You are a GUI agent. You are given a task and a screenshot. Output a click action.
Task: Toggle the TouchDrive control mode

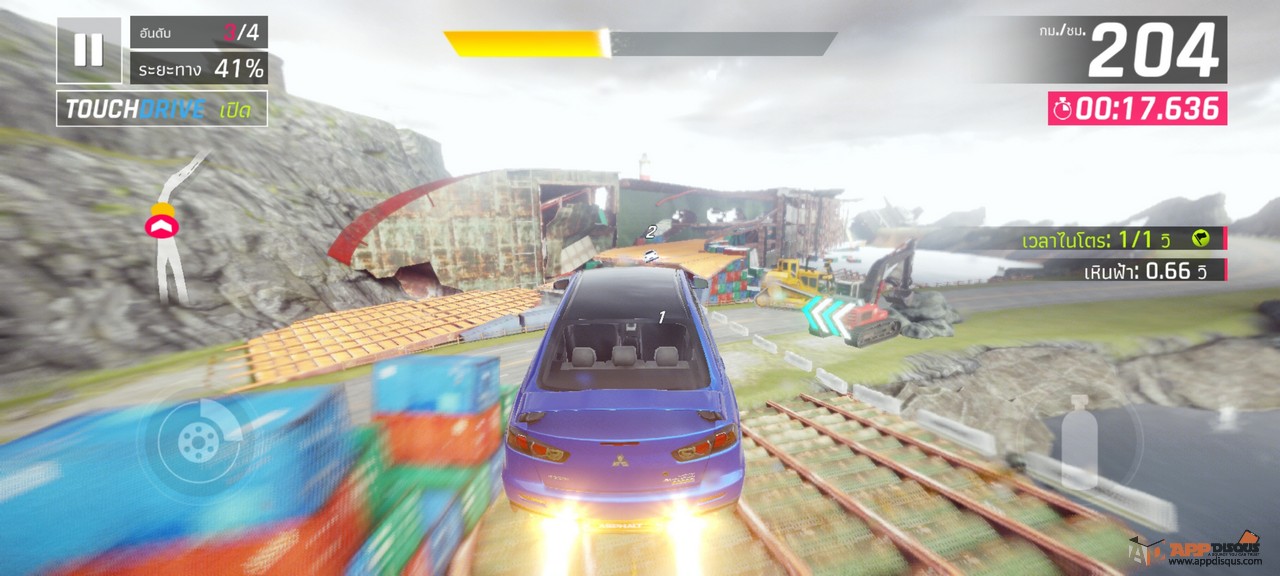tap(161, 109)
